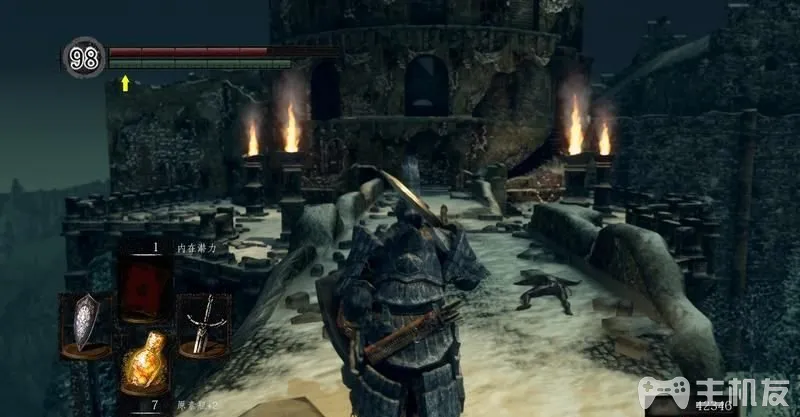Screen dimensions: 800x417
Task: Use the golden Estus Flask slot
Action: click(144, 364)
